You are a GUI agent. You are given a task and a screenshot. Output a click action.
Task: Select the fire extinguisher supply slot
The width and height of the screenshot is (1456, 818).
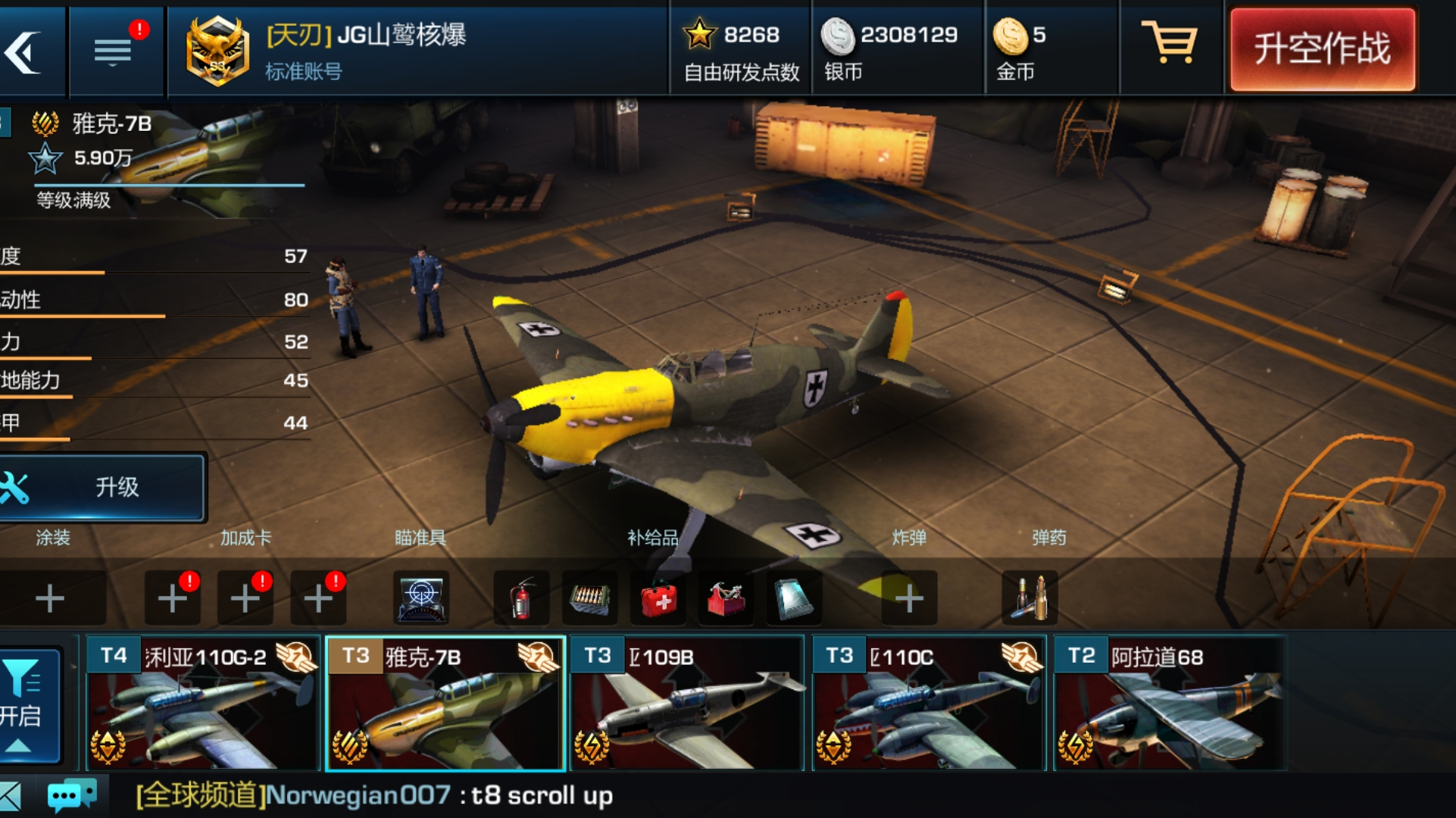[521, 599]
